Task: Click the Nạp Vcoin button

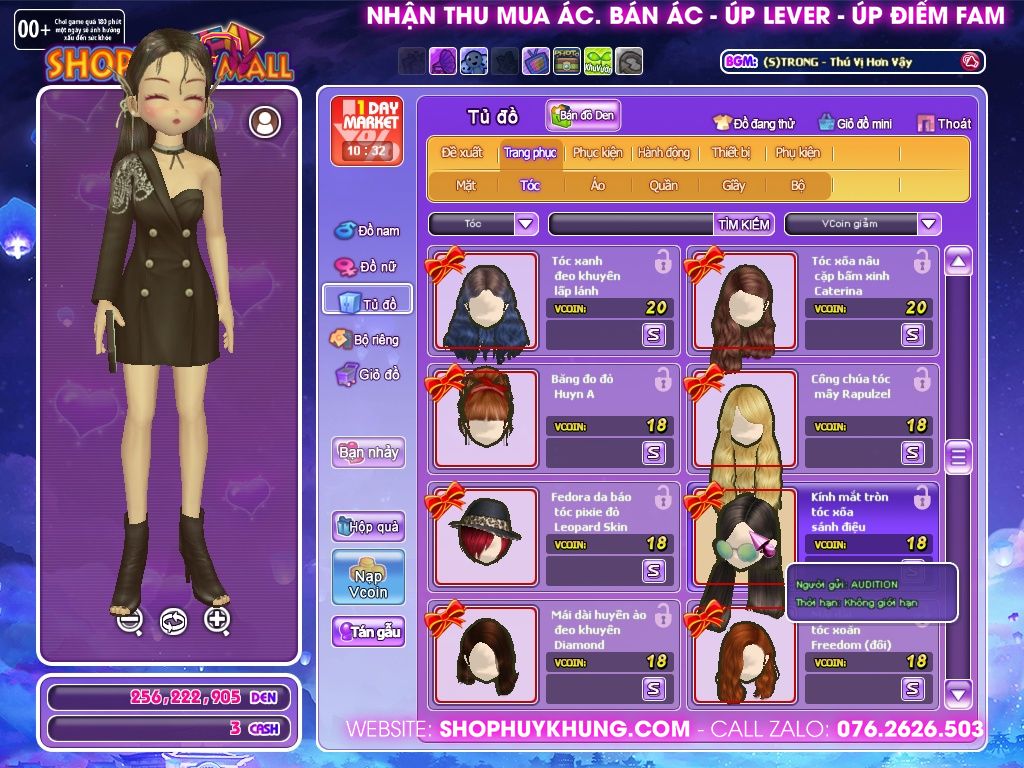Action: [368, 577]
